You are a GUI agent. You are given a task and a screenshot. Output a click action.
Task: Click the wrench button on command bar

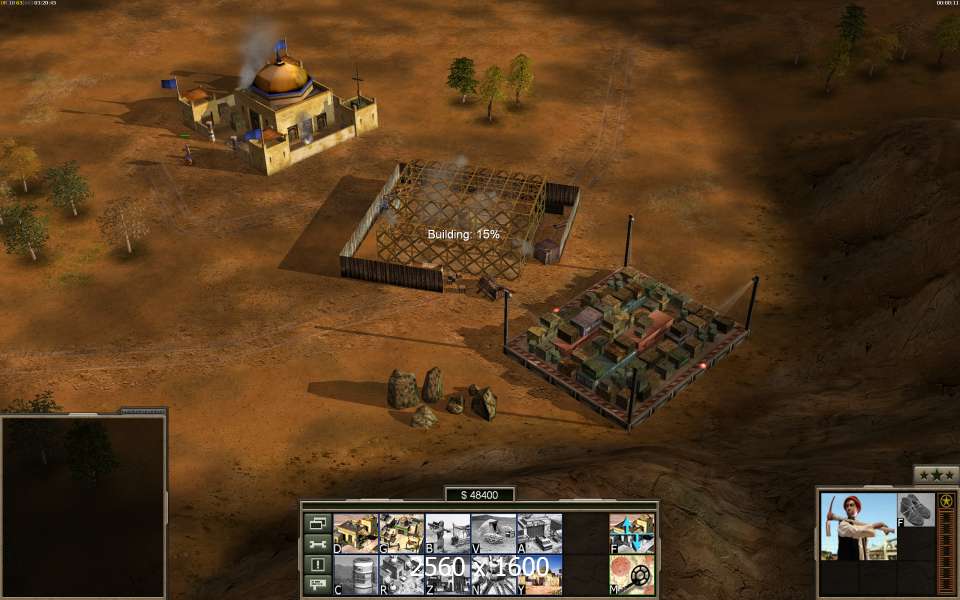click(x=317, y=544)
